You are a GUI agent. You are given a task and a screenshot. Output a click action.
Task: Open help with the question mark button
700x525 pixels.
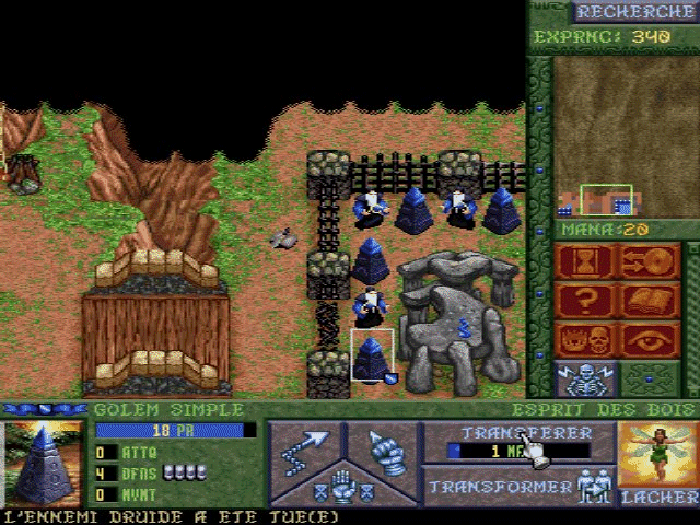[585, 301]
